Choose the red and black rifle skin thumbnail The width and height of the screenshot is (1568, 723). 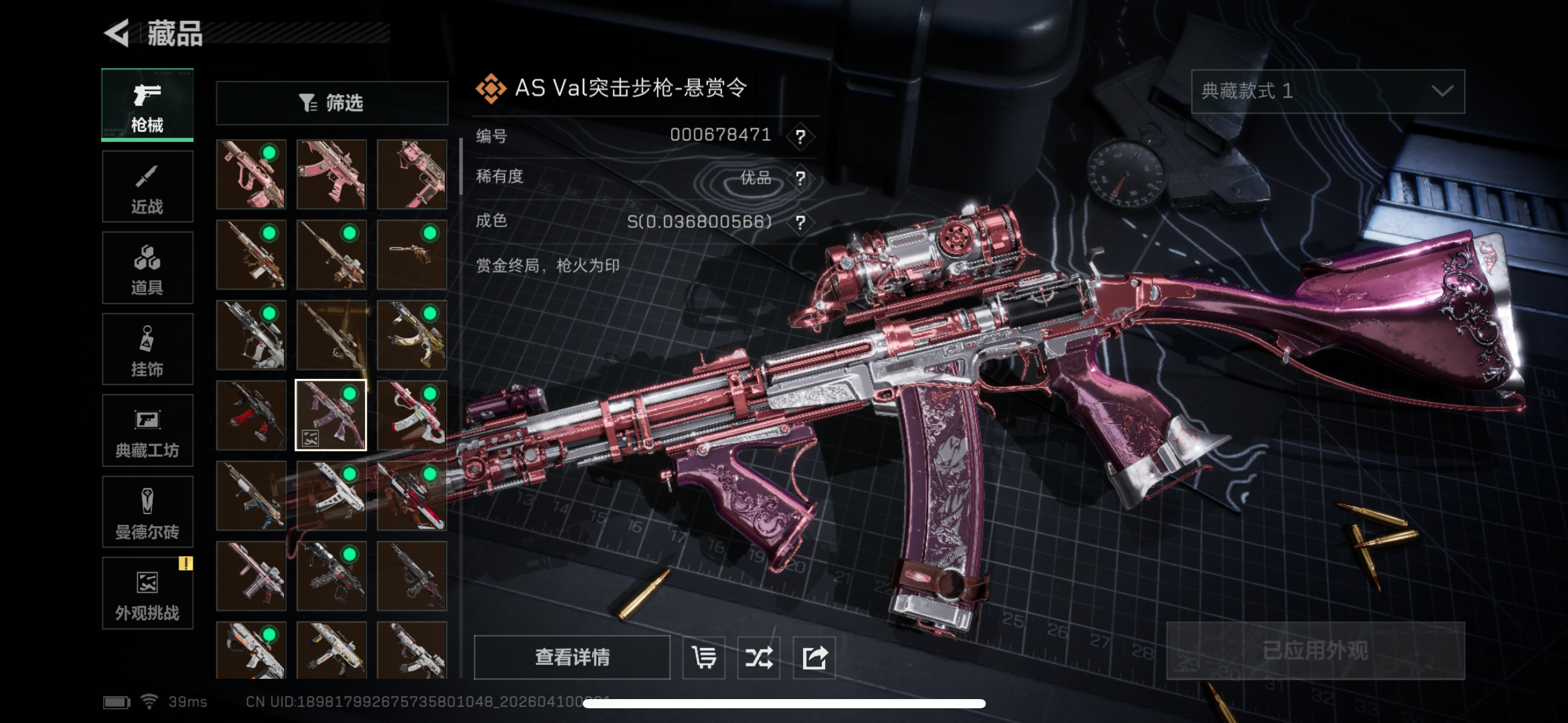[251, 415]
